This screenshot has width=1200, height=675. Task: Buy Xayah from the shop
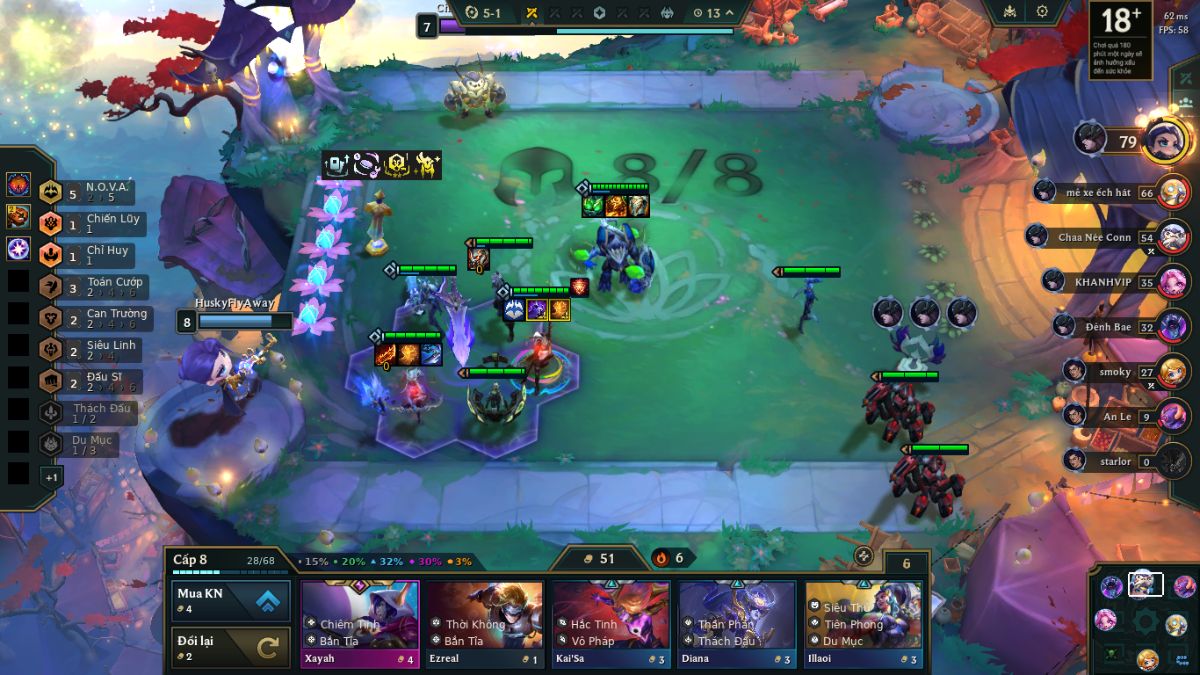pos(360,624)
